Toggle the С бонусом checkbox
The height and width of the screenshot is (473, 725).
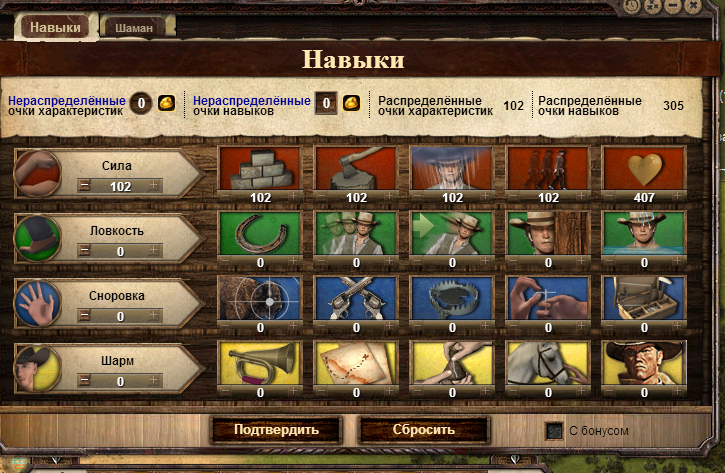point(553,431)
